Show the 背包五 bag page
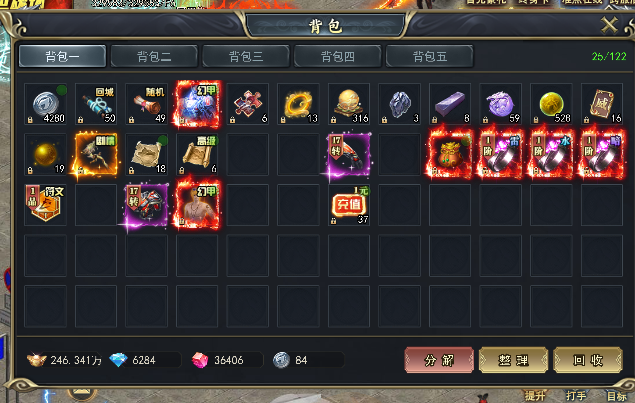This screenshot has width=635, height=403. pyautogui.click(x=430, y=56)
